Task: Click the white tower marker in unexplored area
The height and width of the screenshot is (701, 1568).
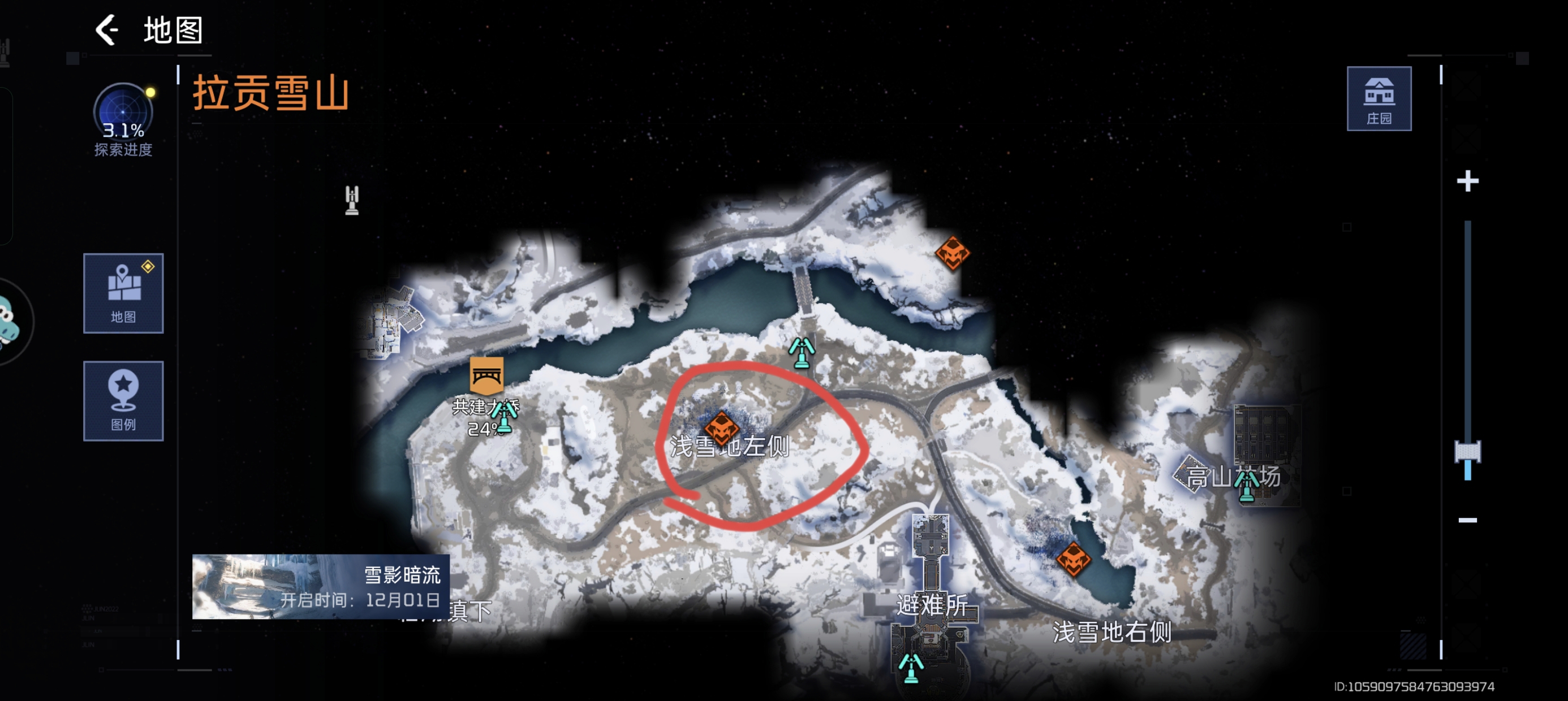Action: point(352,200)
